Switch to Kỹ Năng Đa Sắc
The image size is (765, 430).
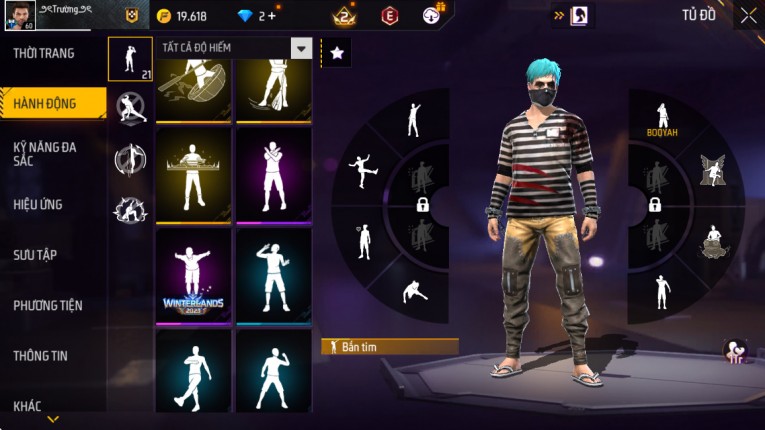pos(45,153)
